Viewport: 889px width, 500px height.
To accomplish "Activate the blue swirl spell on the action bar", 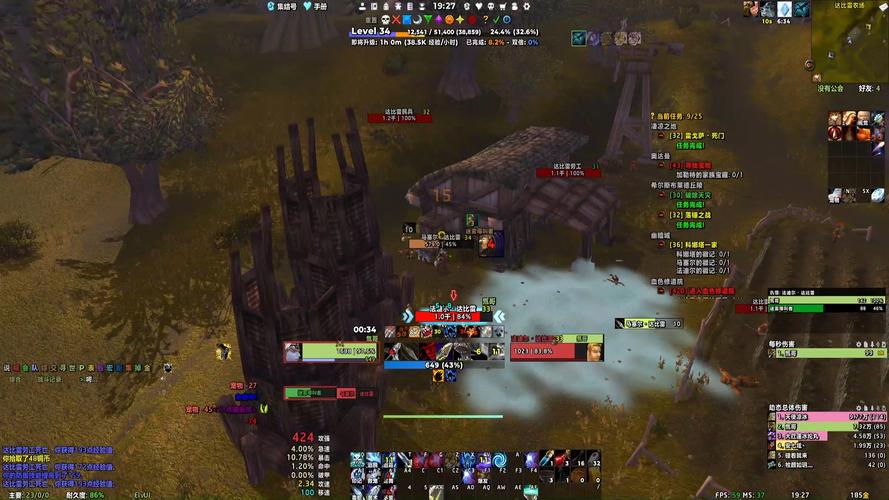I will point(498,459).
